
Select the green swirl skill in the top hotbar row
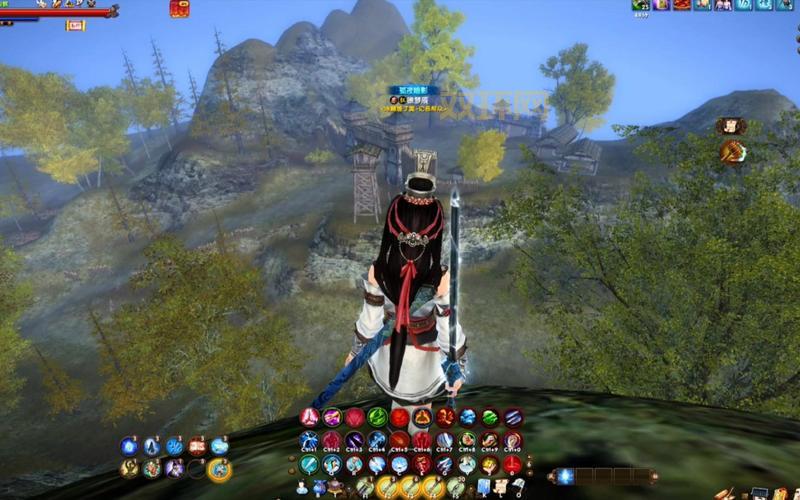[377, 417]
